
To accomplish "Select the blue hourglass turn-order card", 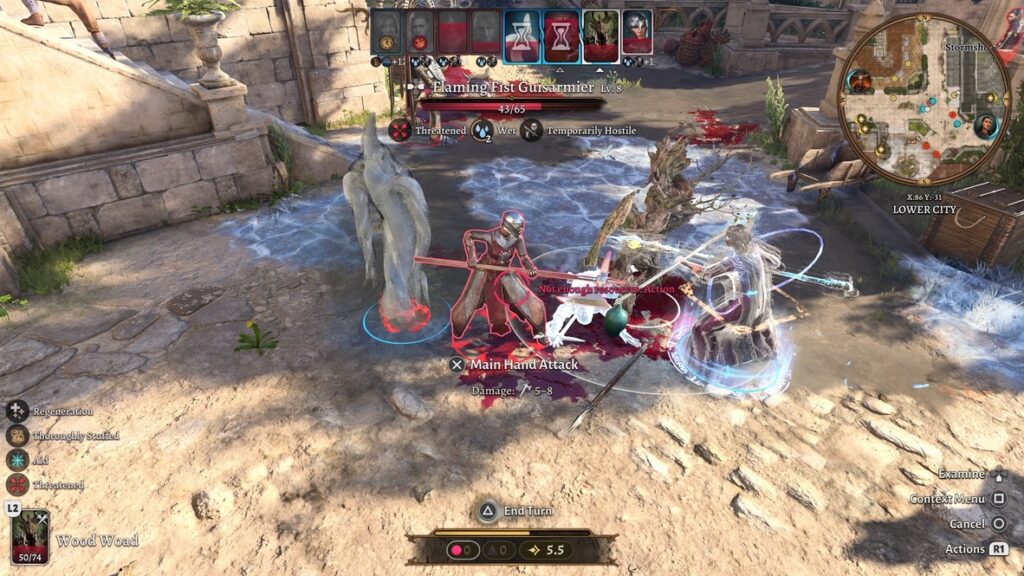I will pyautogui.click(x=521, y=32).
